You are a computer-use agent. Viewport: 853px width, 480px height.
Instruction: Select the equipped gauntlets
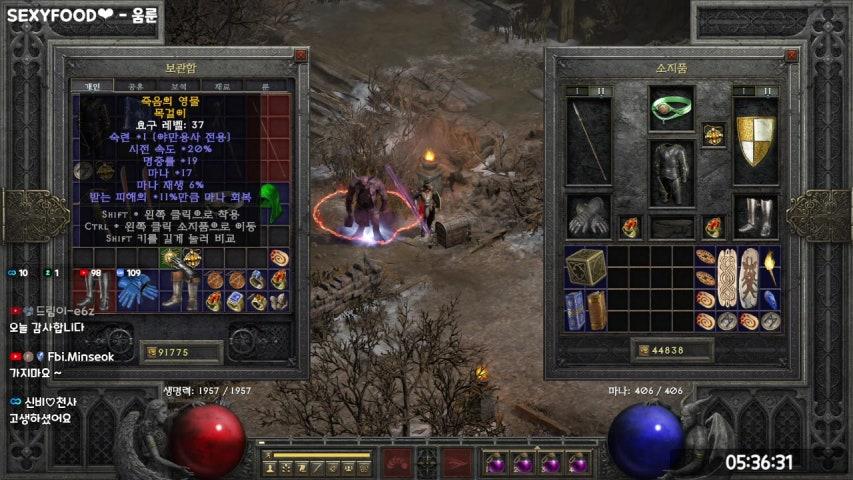[x=587, y=215]
